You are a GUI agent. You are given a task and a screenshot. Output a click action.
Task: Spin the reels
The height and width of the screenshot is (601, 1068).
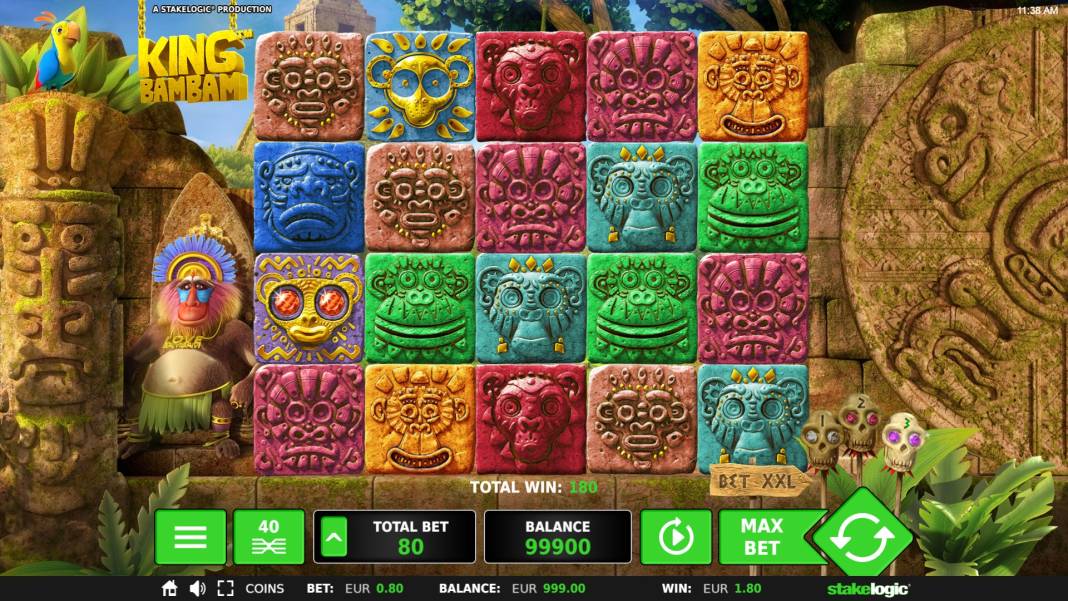pos(861,537)
